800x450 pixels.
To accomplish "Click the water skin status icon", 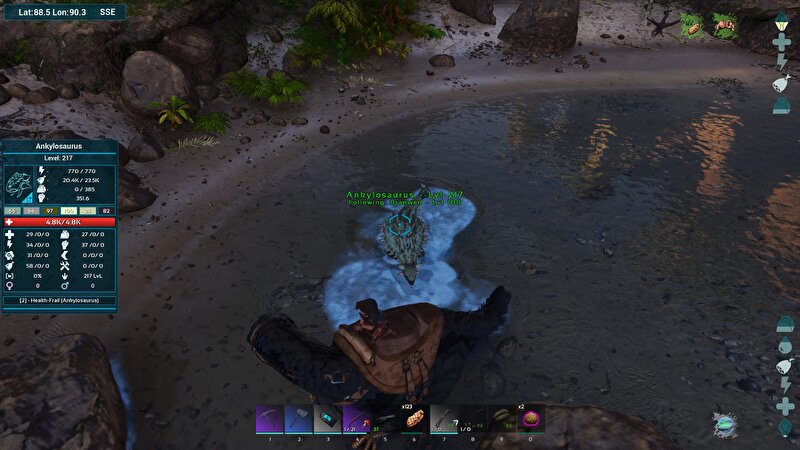I will pyautogui.click(x=782, y=83).
